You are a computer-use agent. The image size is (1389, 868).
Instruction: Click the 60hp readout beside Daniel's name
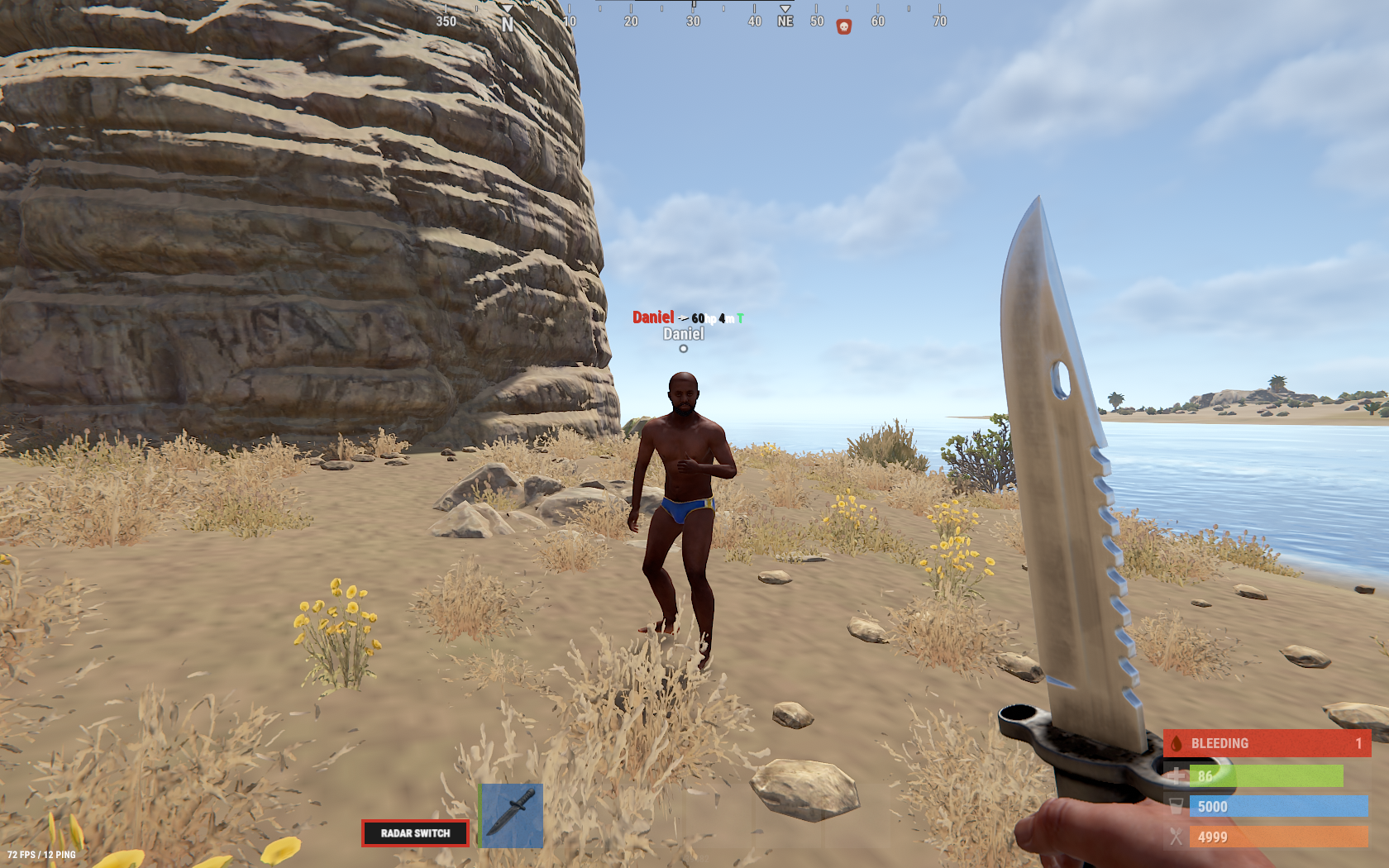[x=702, y=316]
